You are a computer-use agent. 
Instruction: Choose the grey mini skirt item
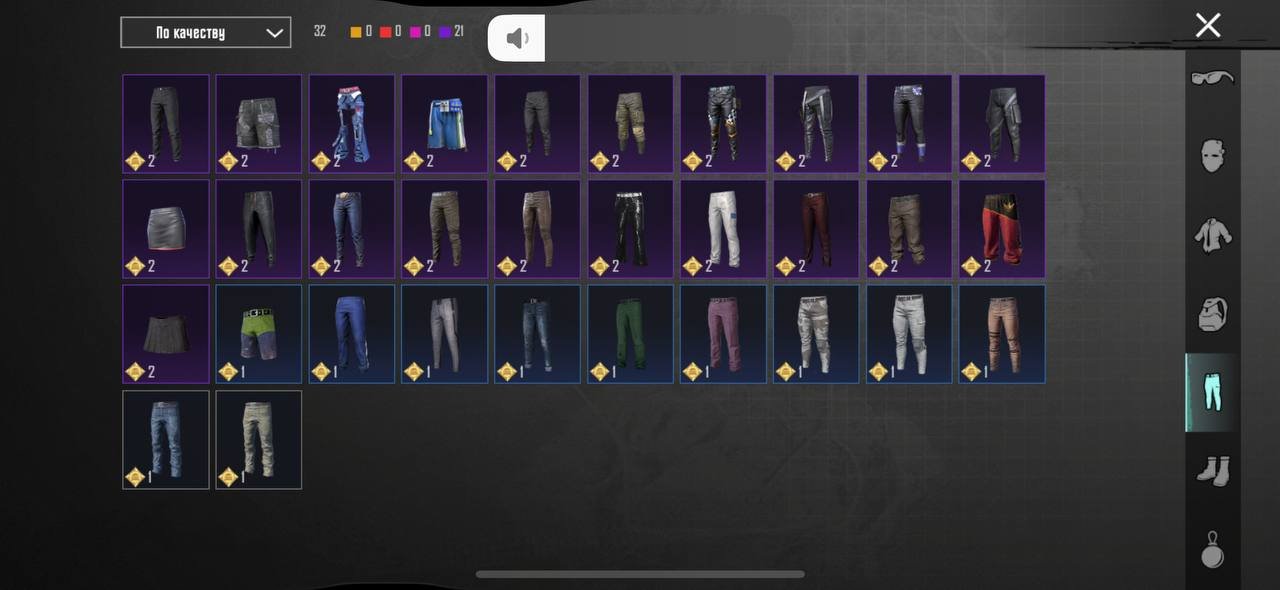click(166, 229)
